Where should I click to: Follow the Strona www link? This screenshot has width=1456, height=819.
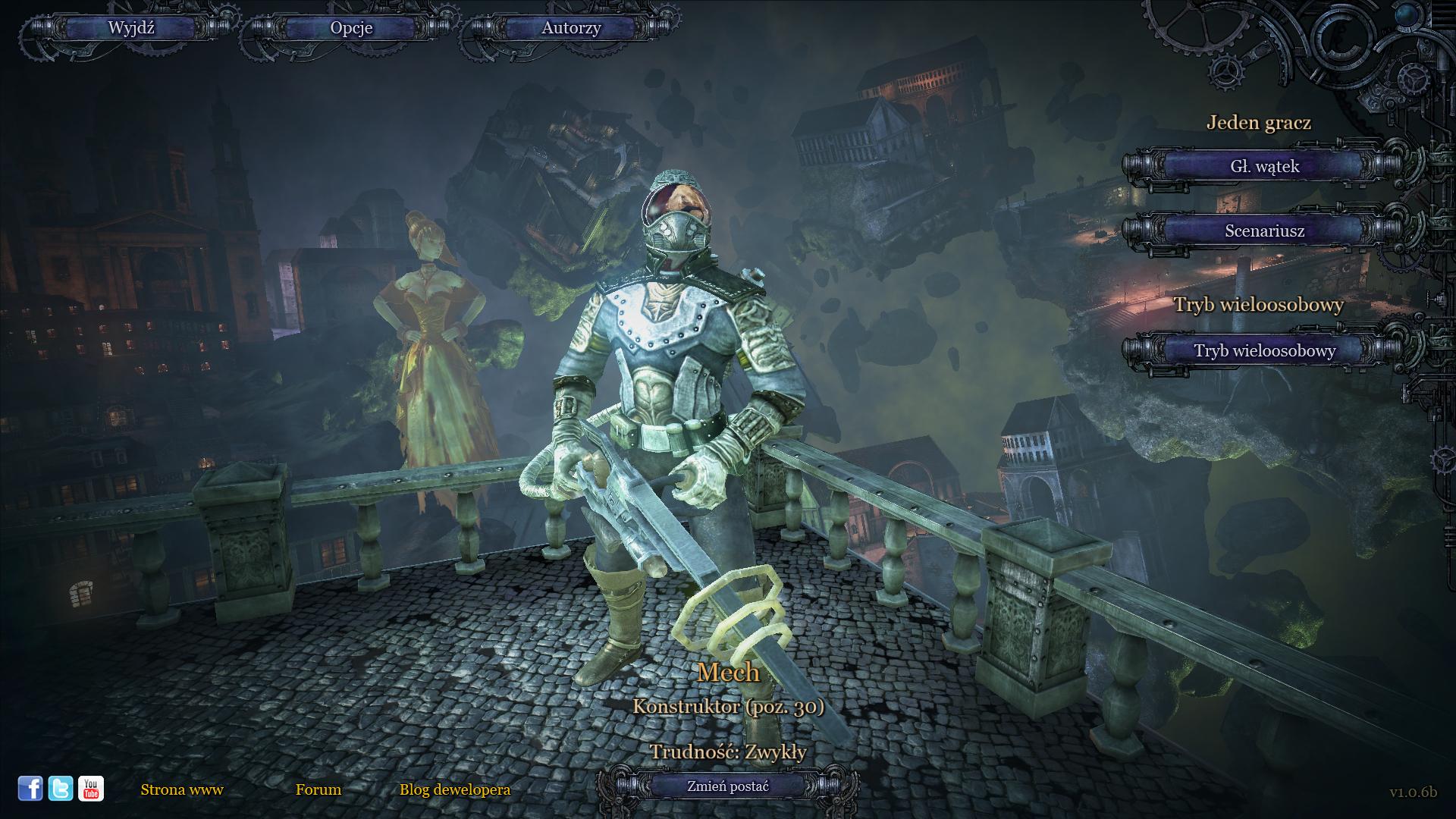tap(182, 789)
